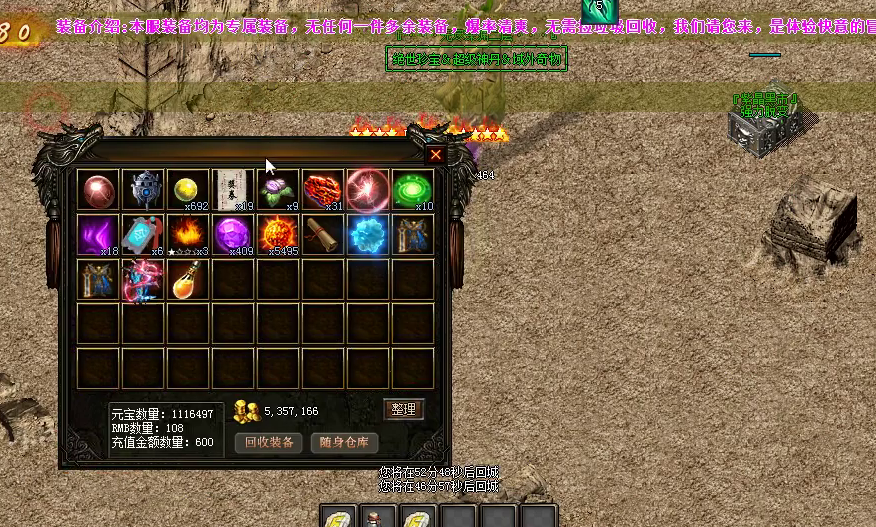Screen dimensions: 876x527
Task: Select the red lightning orb item
Action: click(x=367, y=189)
